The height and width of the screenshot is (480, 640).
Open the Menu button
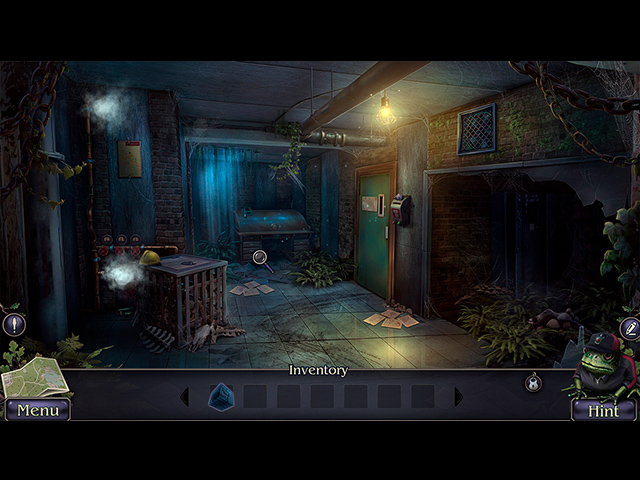tap(38, 409)
